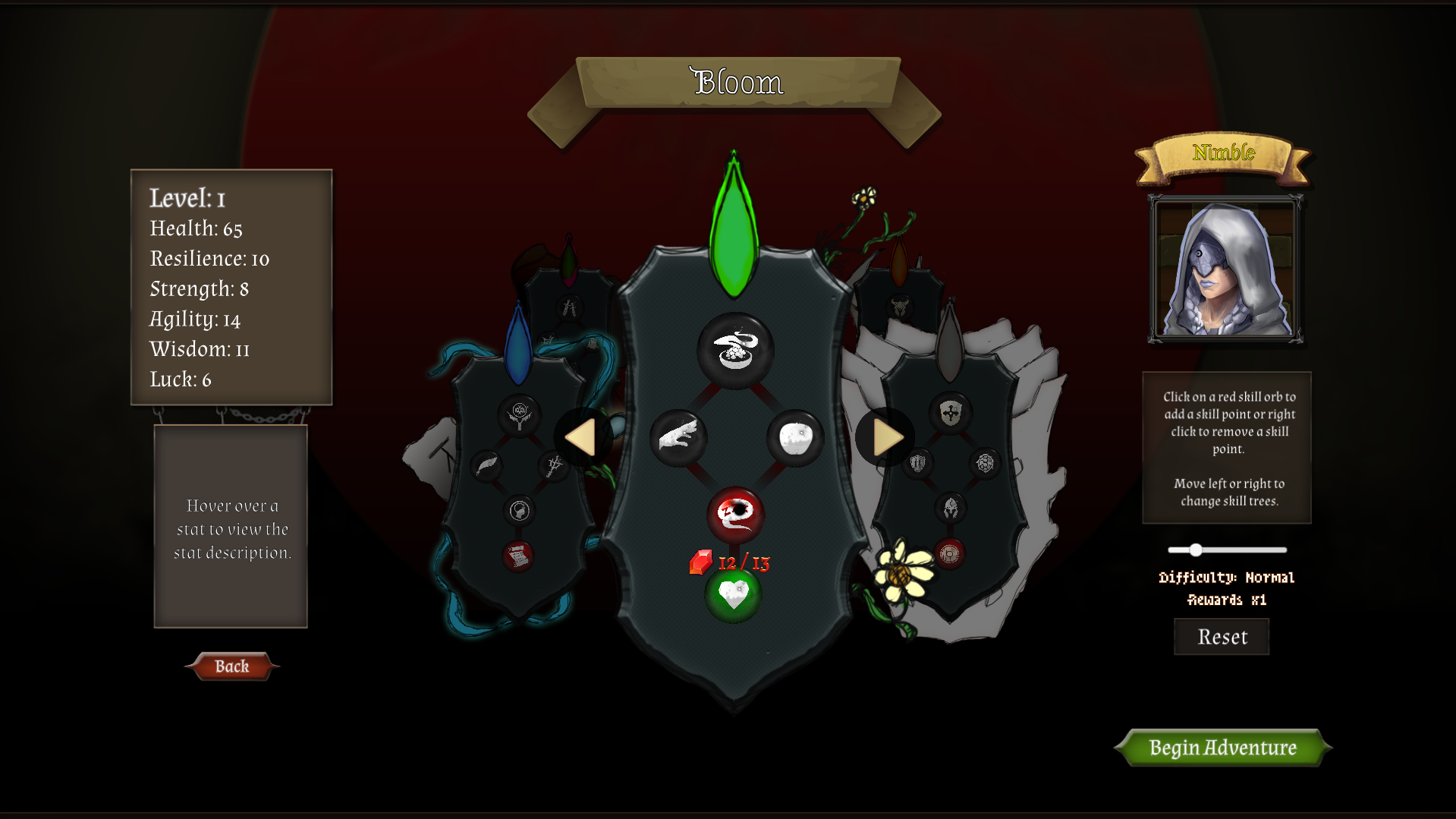
Task: Switch to the previous skill tree
Action: (583, 436)
